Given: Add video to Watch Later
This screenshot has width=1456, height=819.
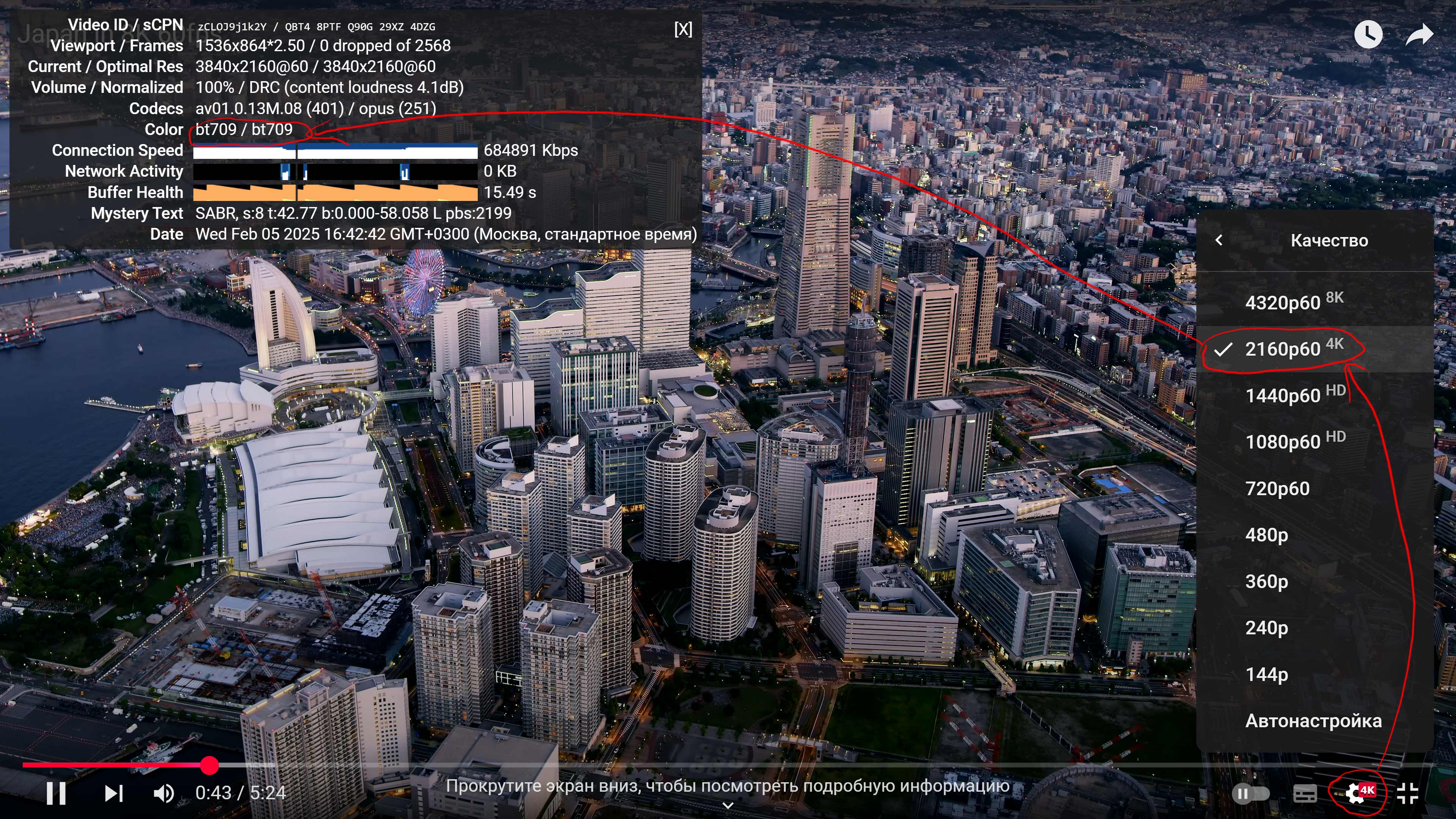Looking at the screenshot, I should [1368, 35].
